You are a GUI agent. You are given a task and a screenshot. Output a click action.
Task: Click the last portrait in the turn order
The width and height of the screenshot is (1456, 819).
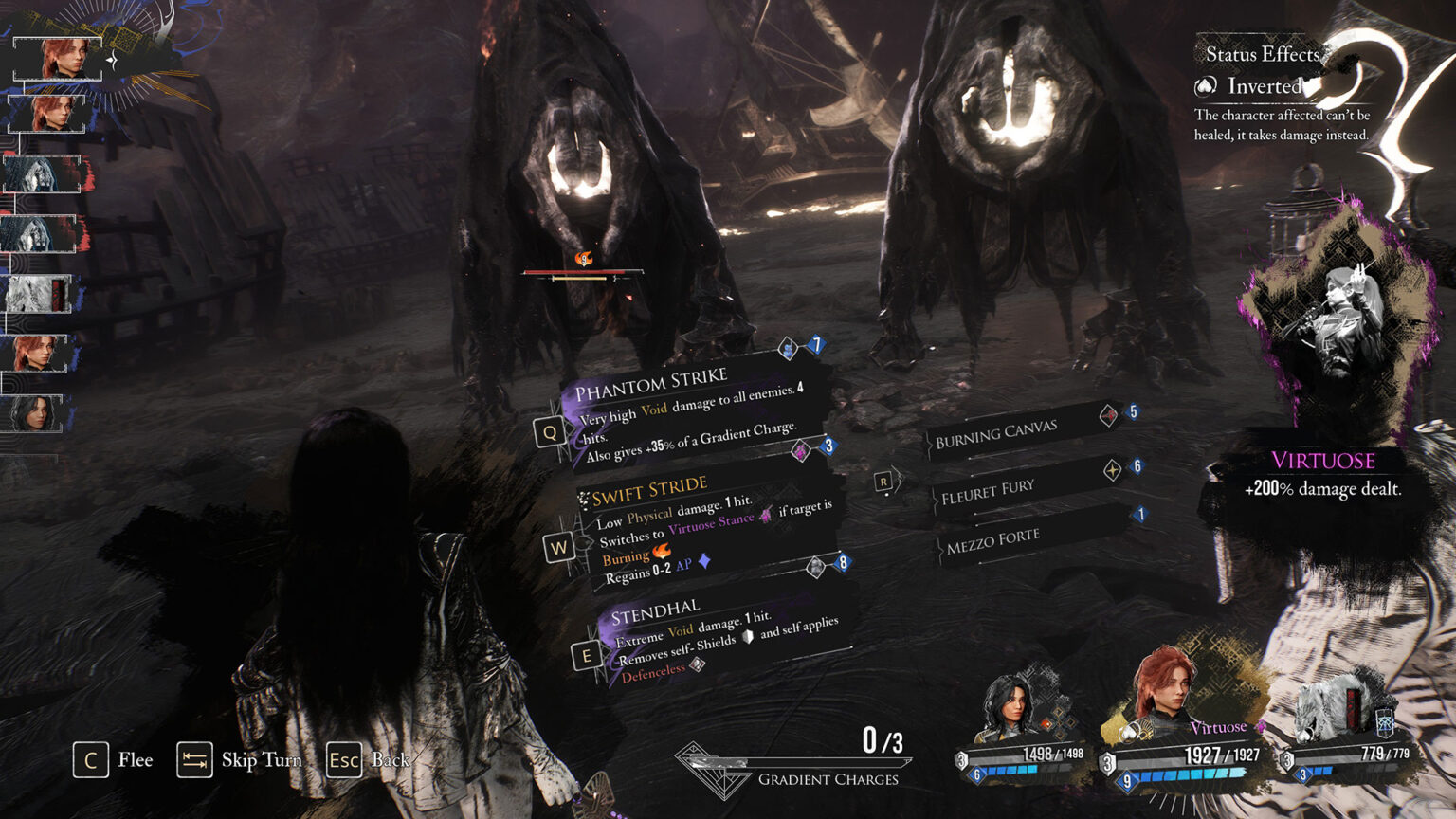34,413
